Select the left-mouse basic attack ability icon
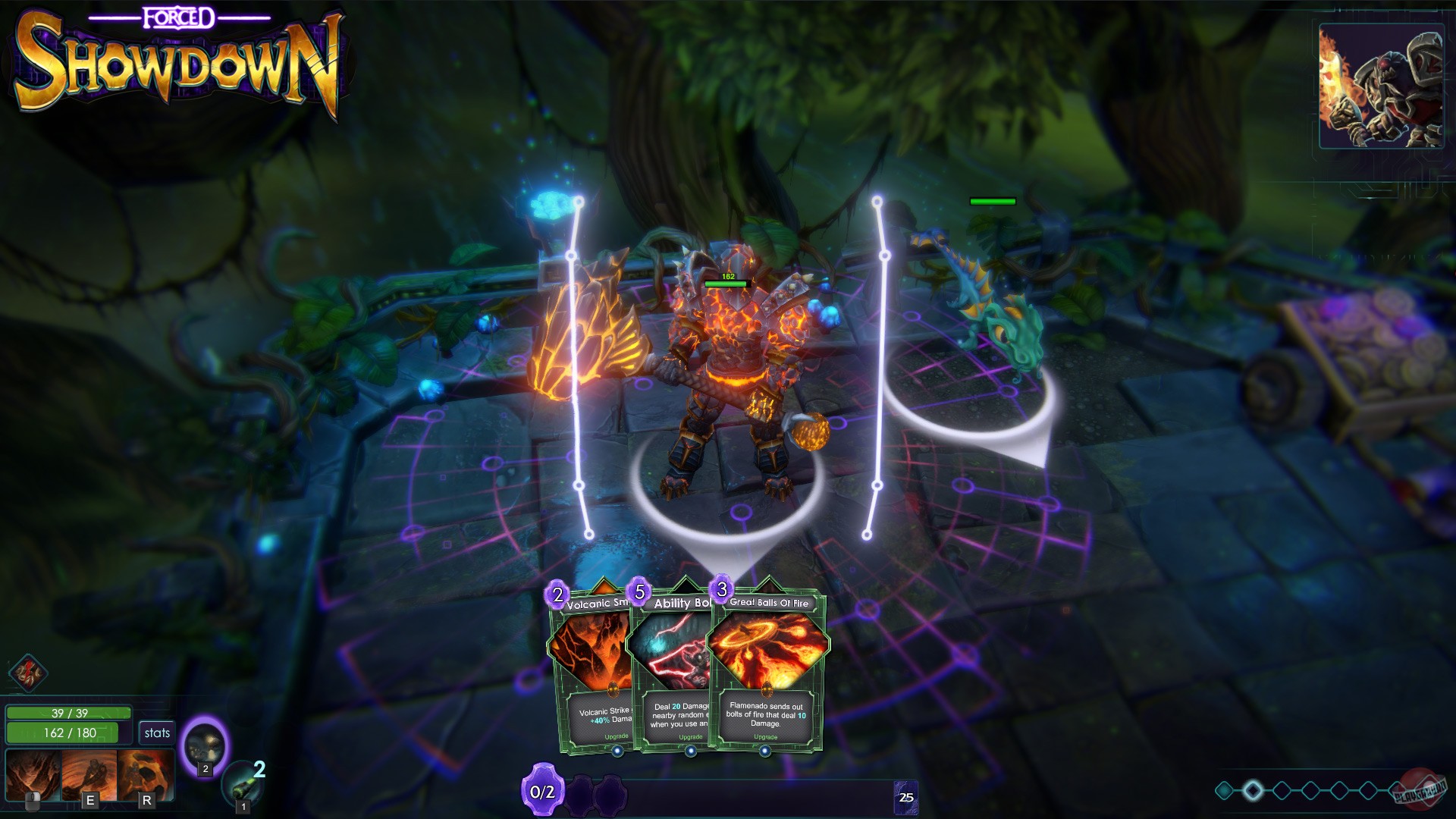The height and width of the screenshot is (819, 1456). [x=33, y=775]
